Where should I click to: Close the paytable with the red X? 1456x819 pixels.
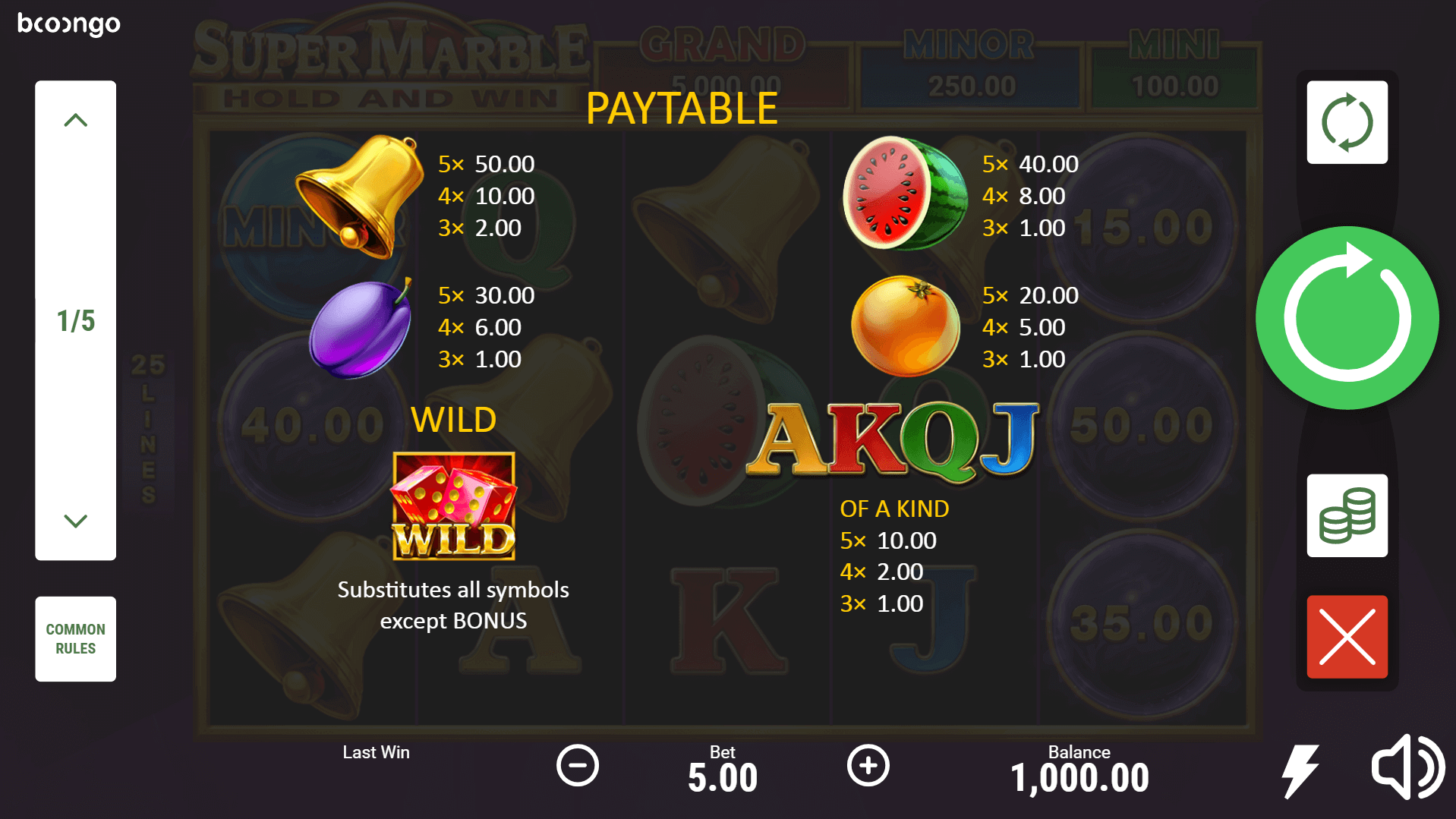tap(1347, 637)
